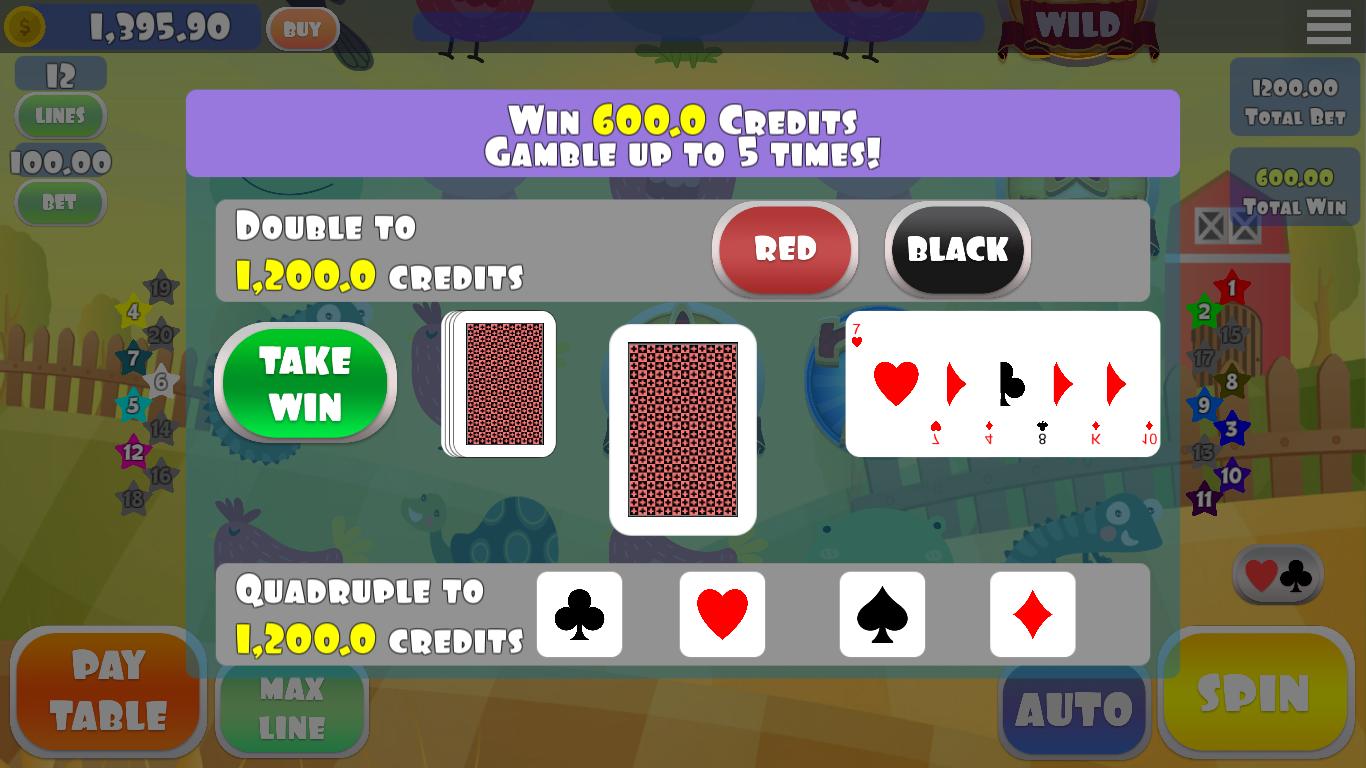
Task: Expand the LINES selector
Action: point(60,116)
